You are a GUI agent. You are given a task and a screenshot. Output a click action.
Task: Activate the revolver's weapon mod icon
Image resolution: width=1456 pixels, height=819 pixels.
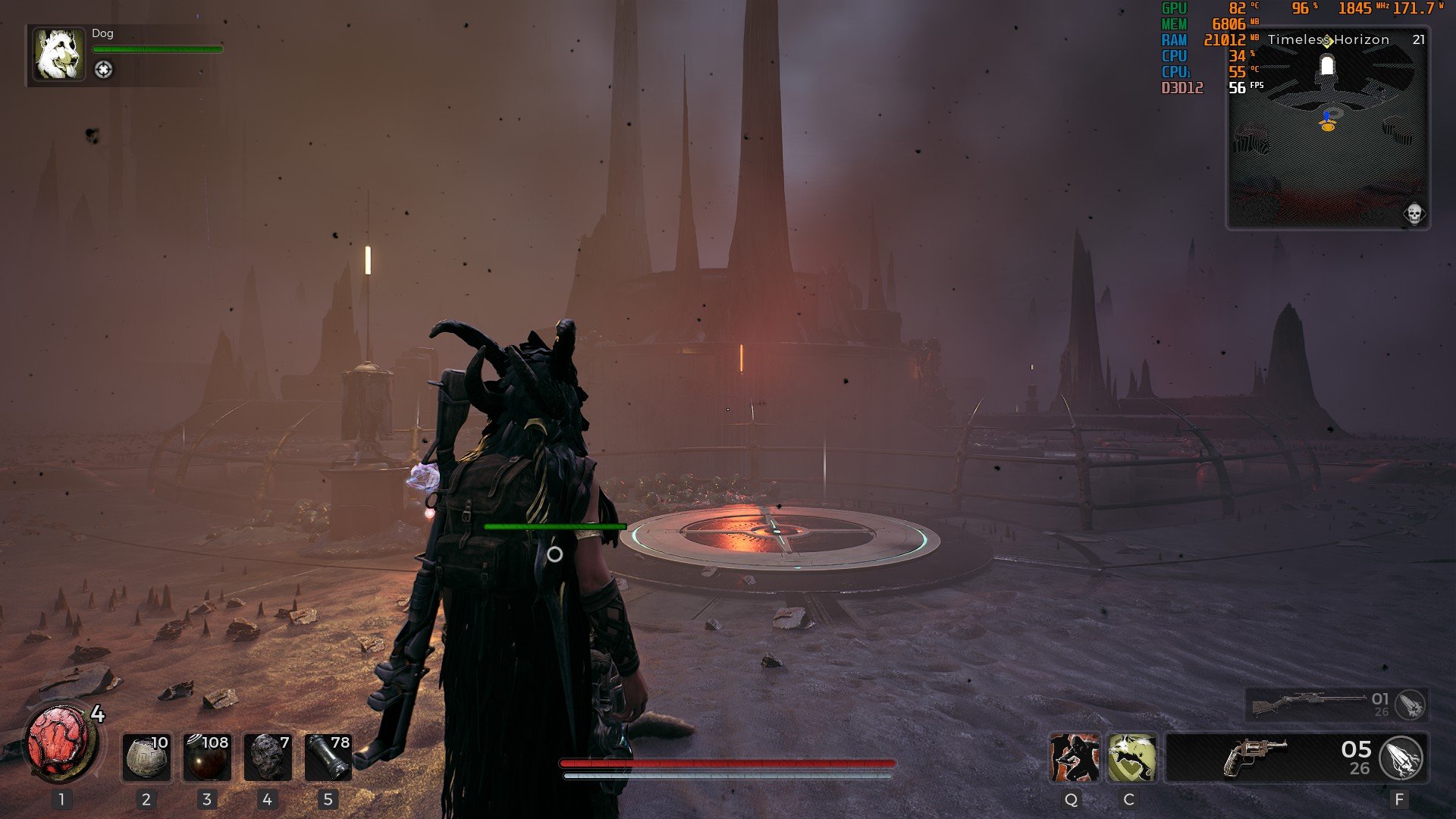(x=1401, y=758)
